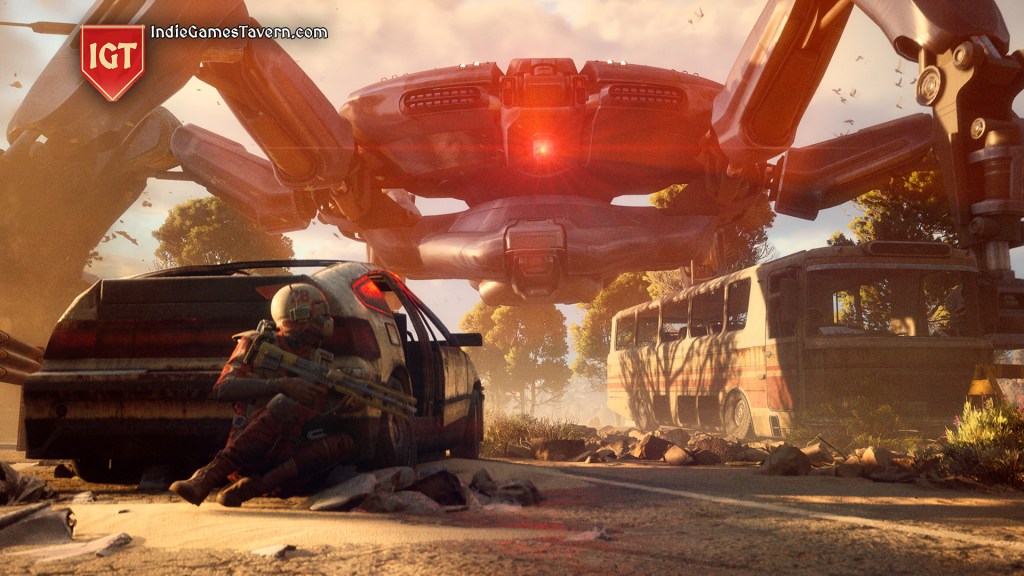Open the IndieGamesTavern.com watermark link
Screen dimensions: 1024x576
[x=239, y=32]
